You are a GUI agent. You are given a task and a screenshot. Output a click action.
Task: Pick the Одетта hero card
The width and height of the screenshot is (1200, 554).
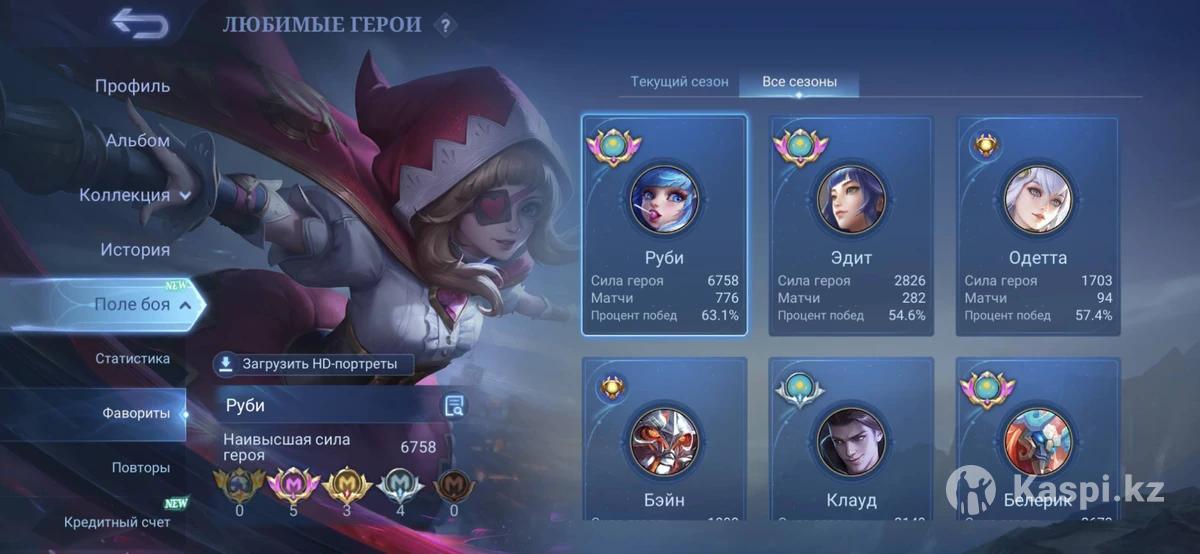tap(1038, 225)
